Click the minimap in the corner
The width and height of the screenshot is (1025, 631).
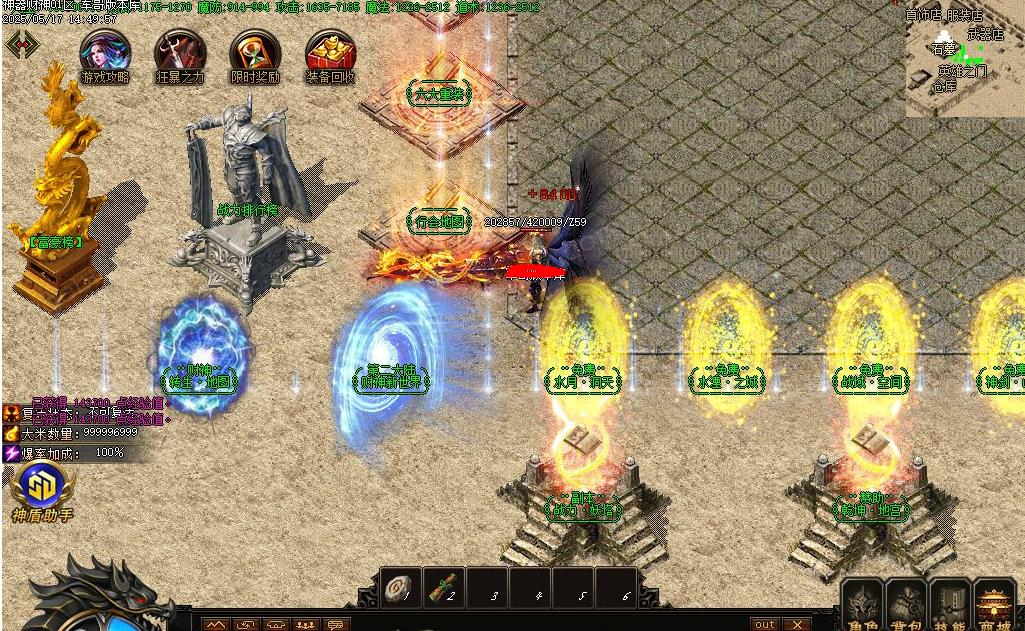coord(964,60)
